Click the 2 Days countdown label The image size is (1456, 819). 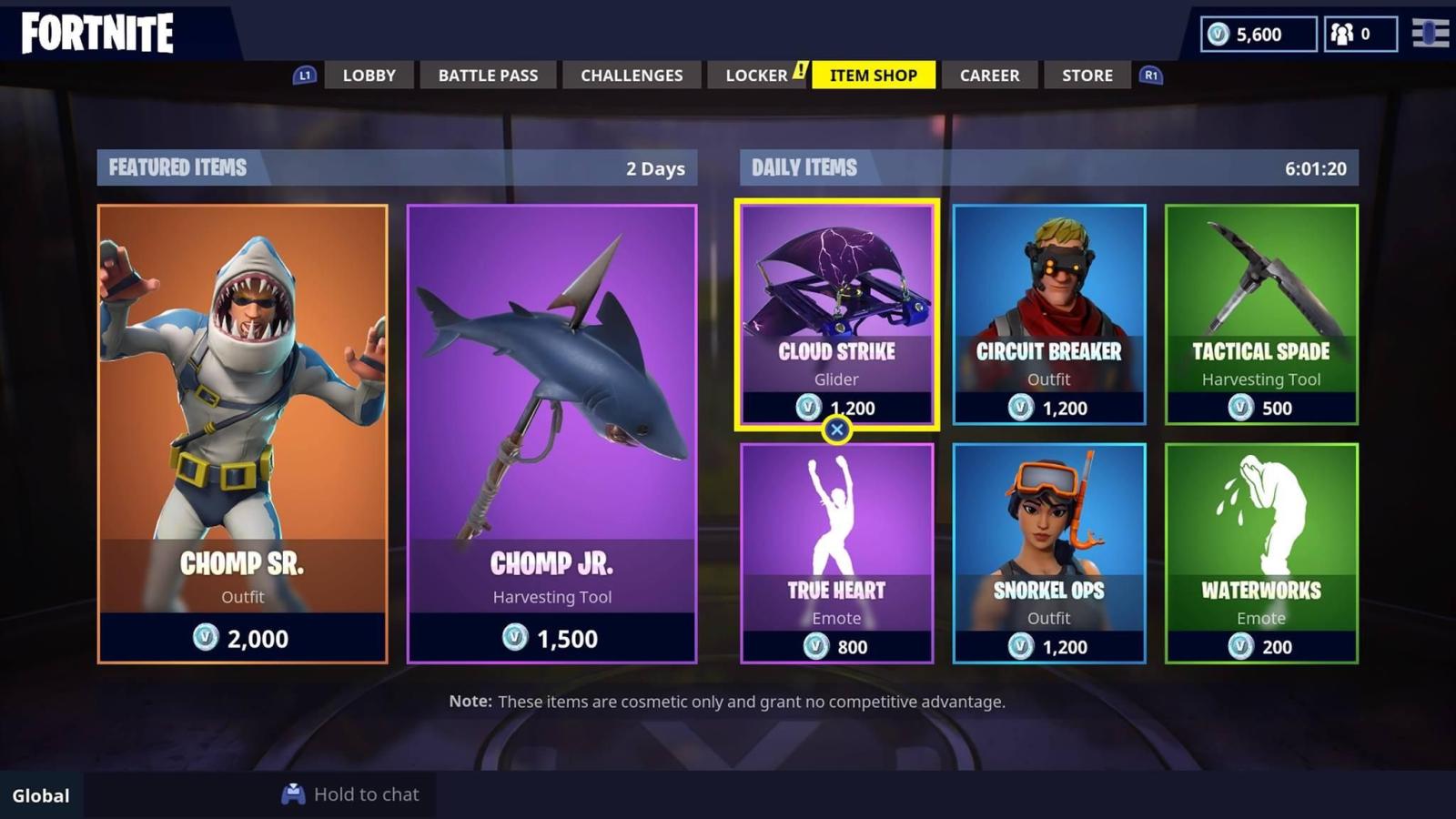(x=655, y=168)
